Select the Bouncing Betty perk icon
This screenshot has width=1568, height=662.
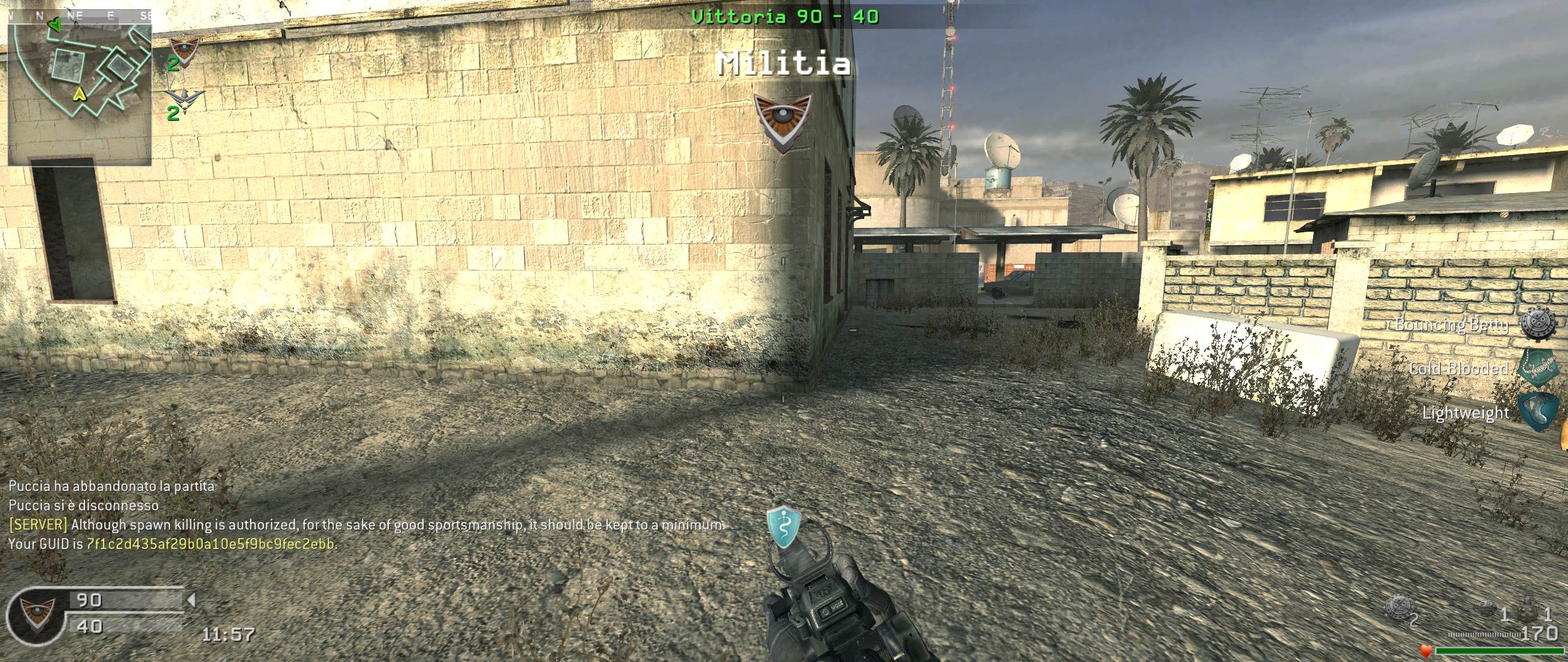coord(1538,323)
